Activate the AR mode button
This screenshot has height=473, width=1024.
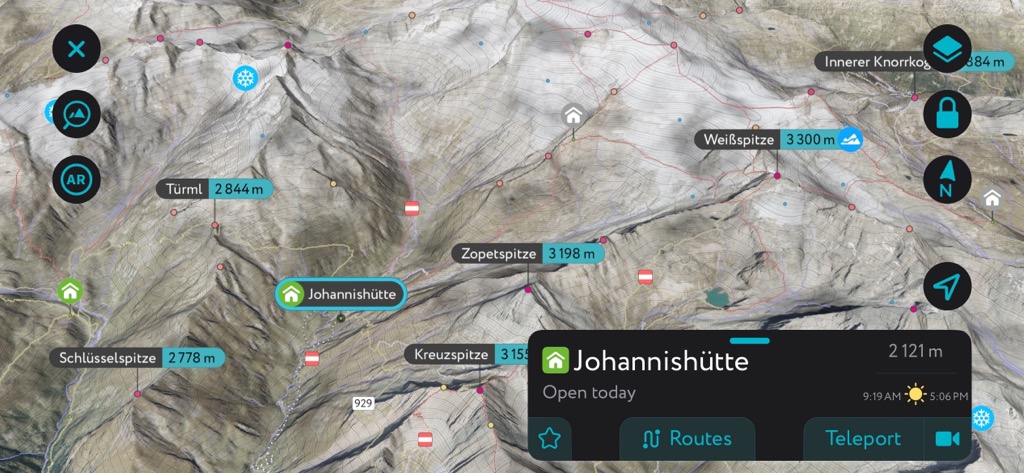[x=77, y=181]
